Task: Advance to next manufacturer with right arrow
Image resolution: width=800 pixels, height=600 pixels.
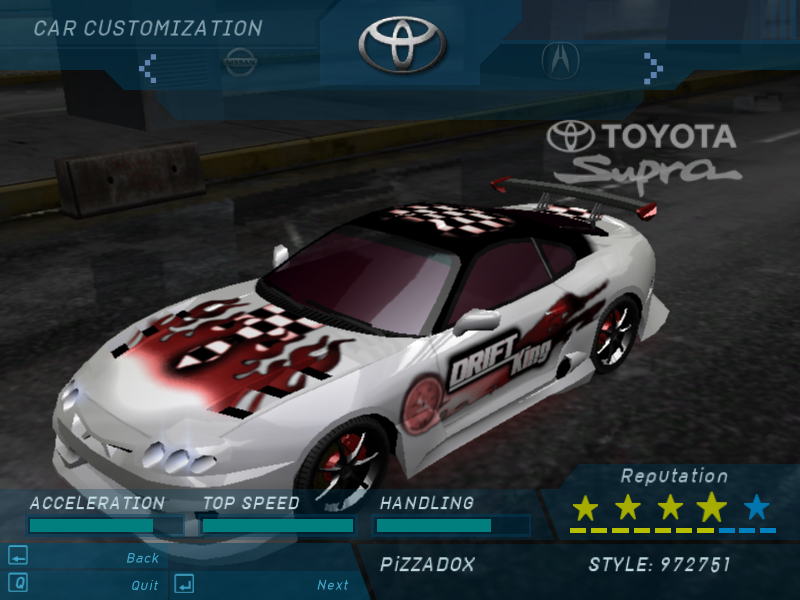Action: (653, 67)
